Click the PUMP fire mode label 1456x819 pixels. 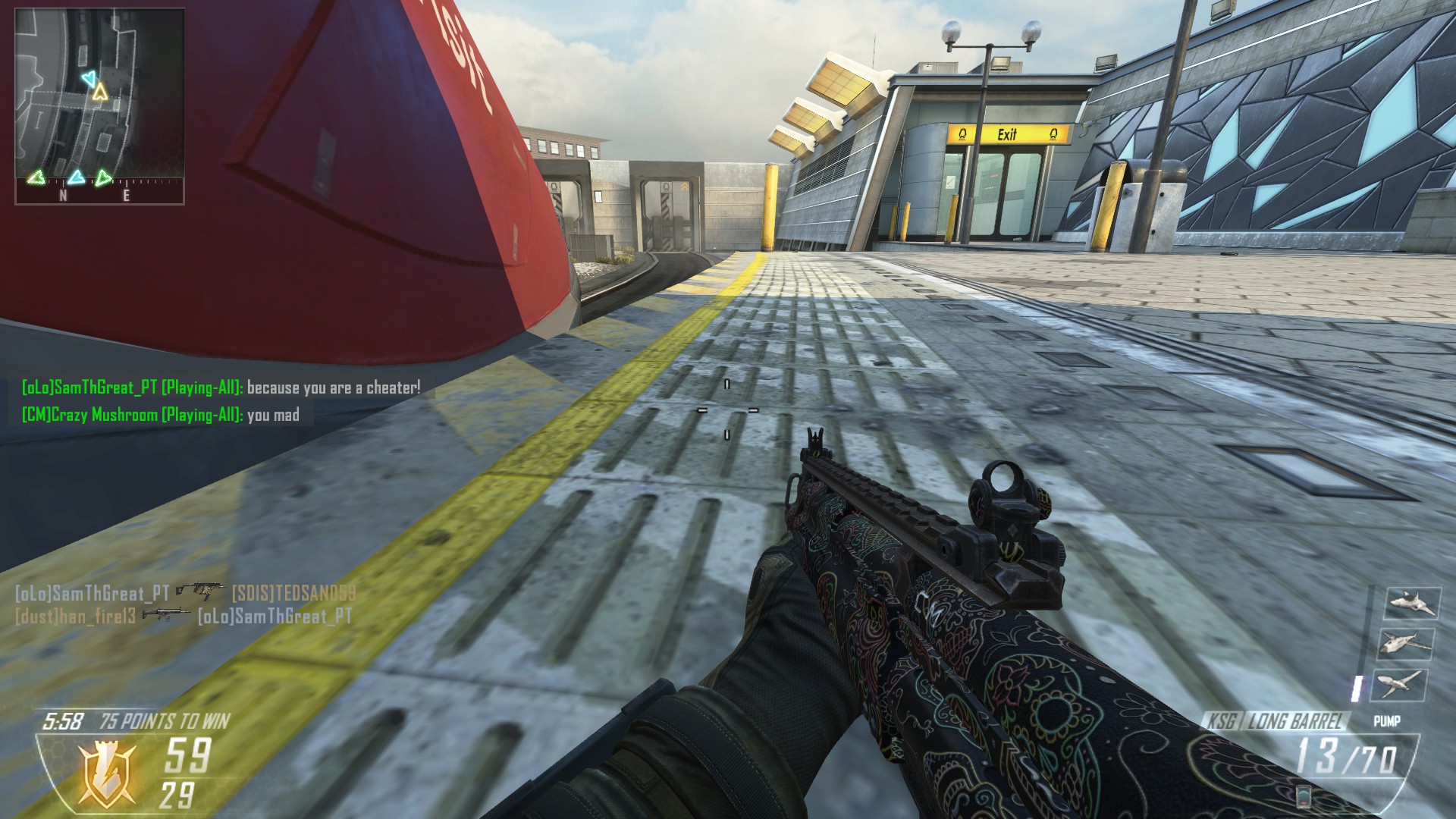(x=1386, y=721)
